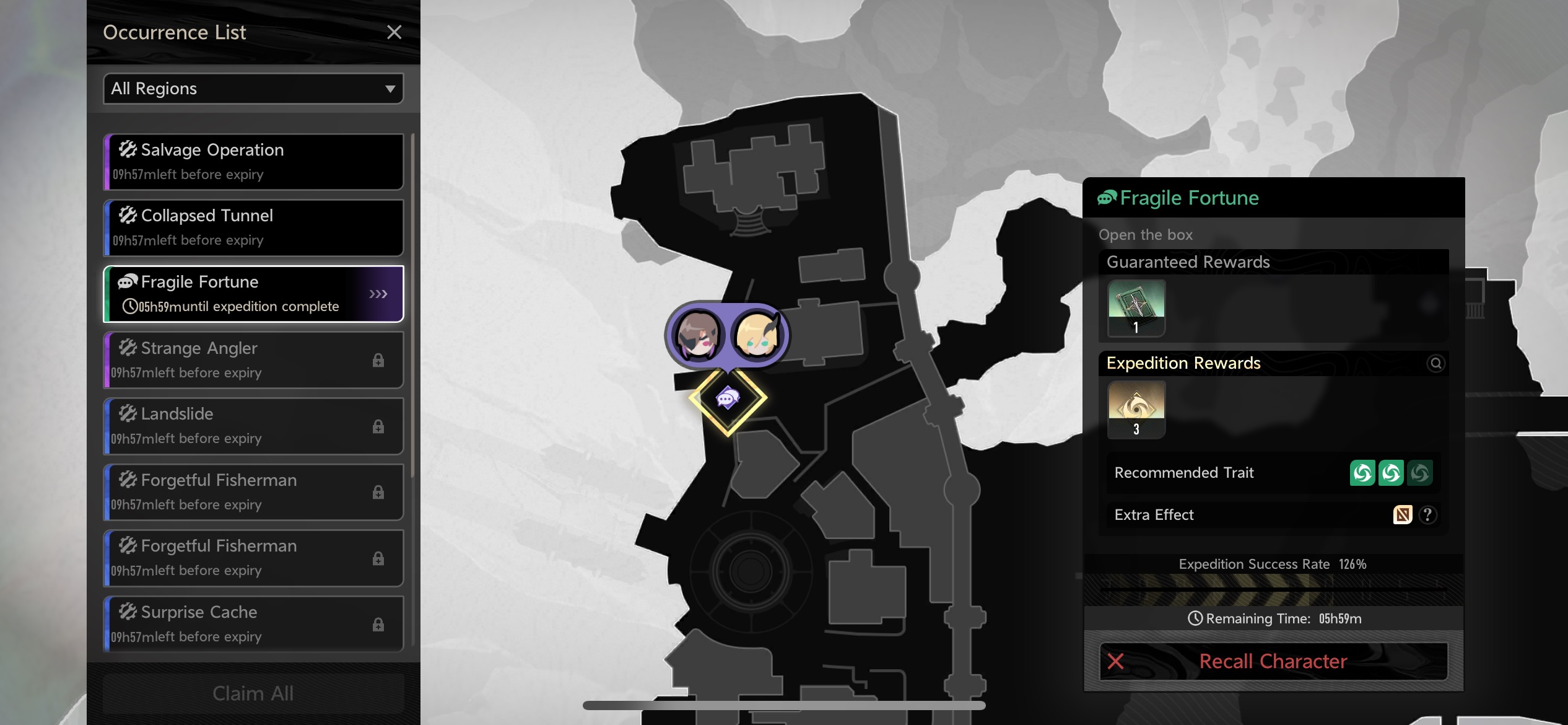
Task: Click the Extra Effect orange icon
Action: [x=1403, y=515]
